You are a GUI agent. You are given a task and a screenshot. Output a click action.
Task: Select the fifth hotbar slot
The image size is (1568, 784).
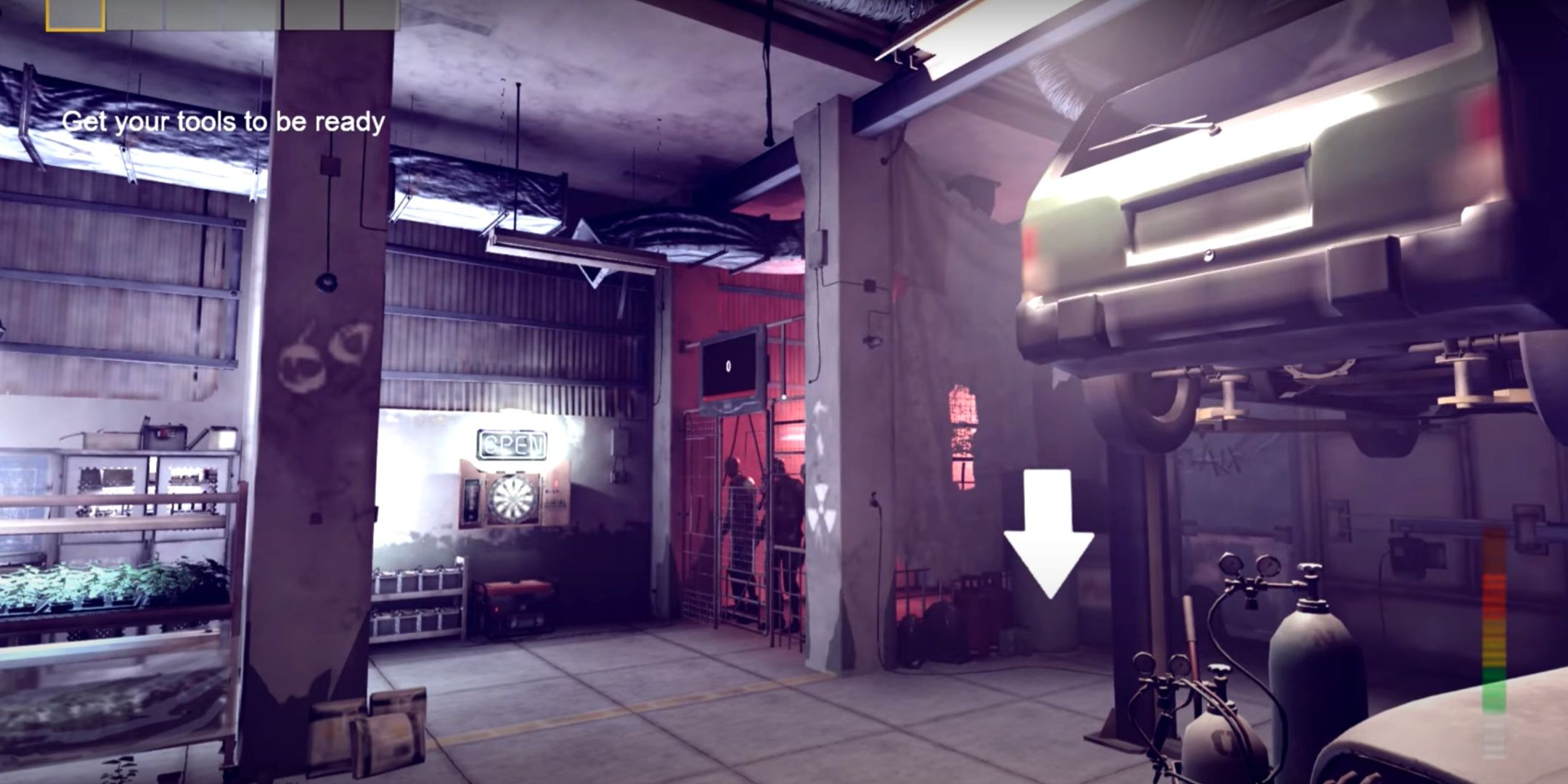click(310, 13)
